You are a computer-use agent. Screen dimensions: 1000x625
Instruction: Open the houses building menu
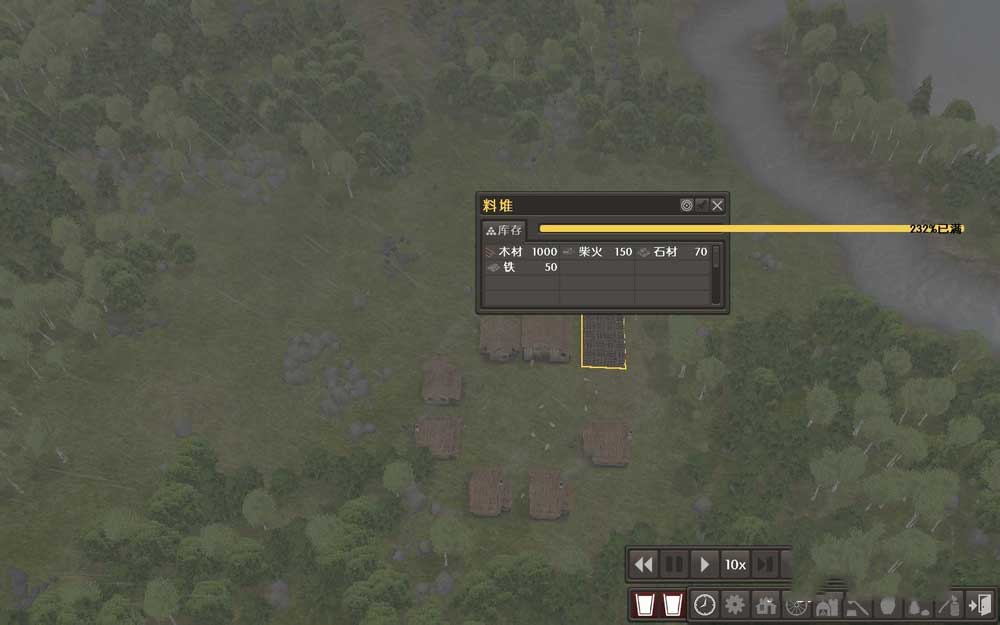tap(767, 604)
